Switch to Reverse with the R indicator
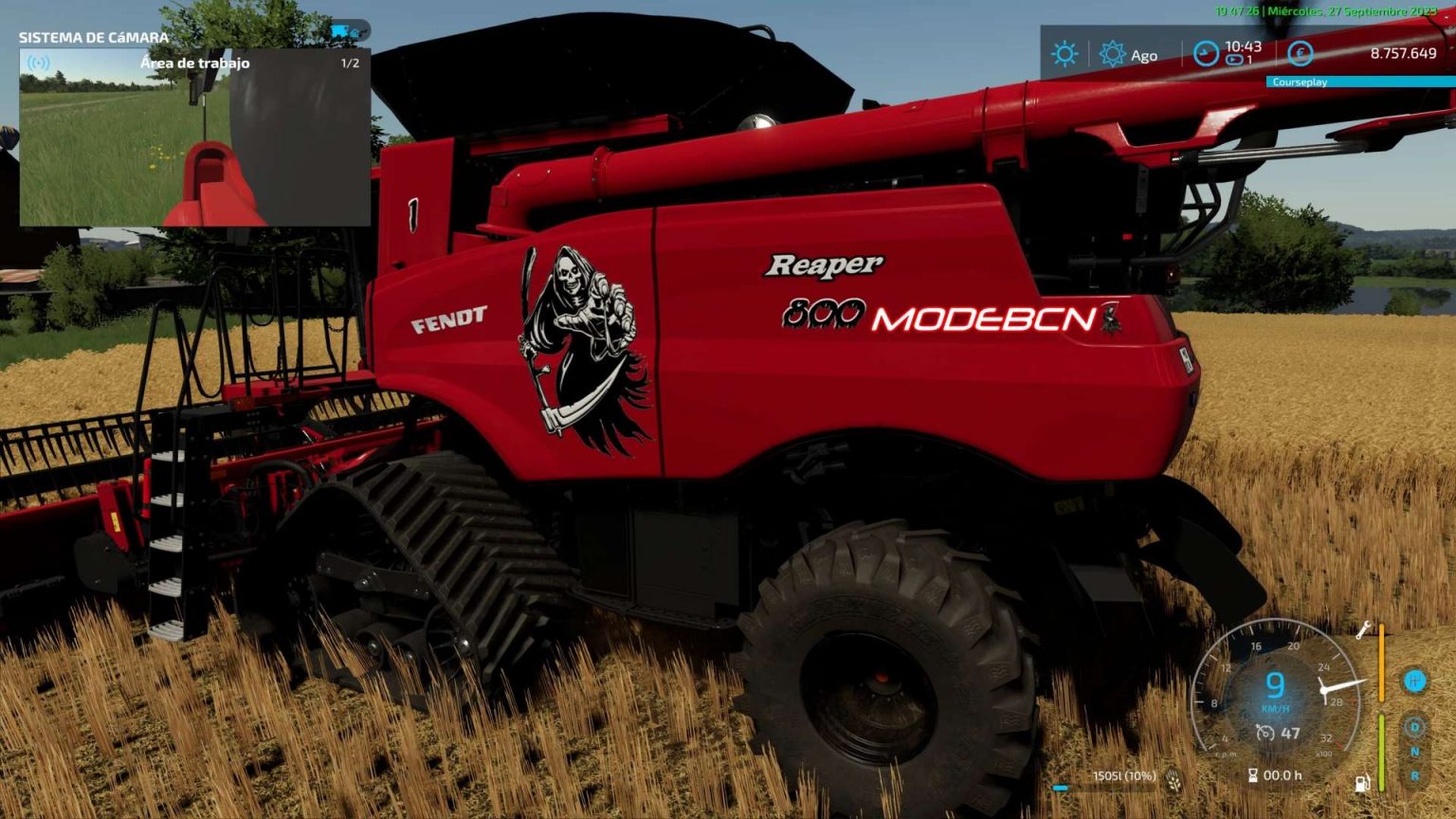1456x819 pixels. [x=1415, y=774]
